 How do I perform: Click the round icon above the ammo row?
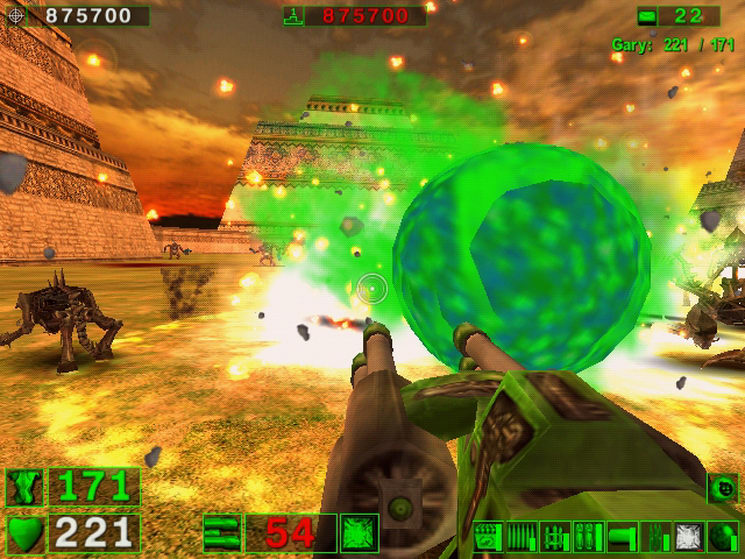click(x=722, y=487)
